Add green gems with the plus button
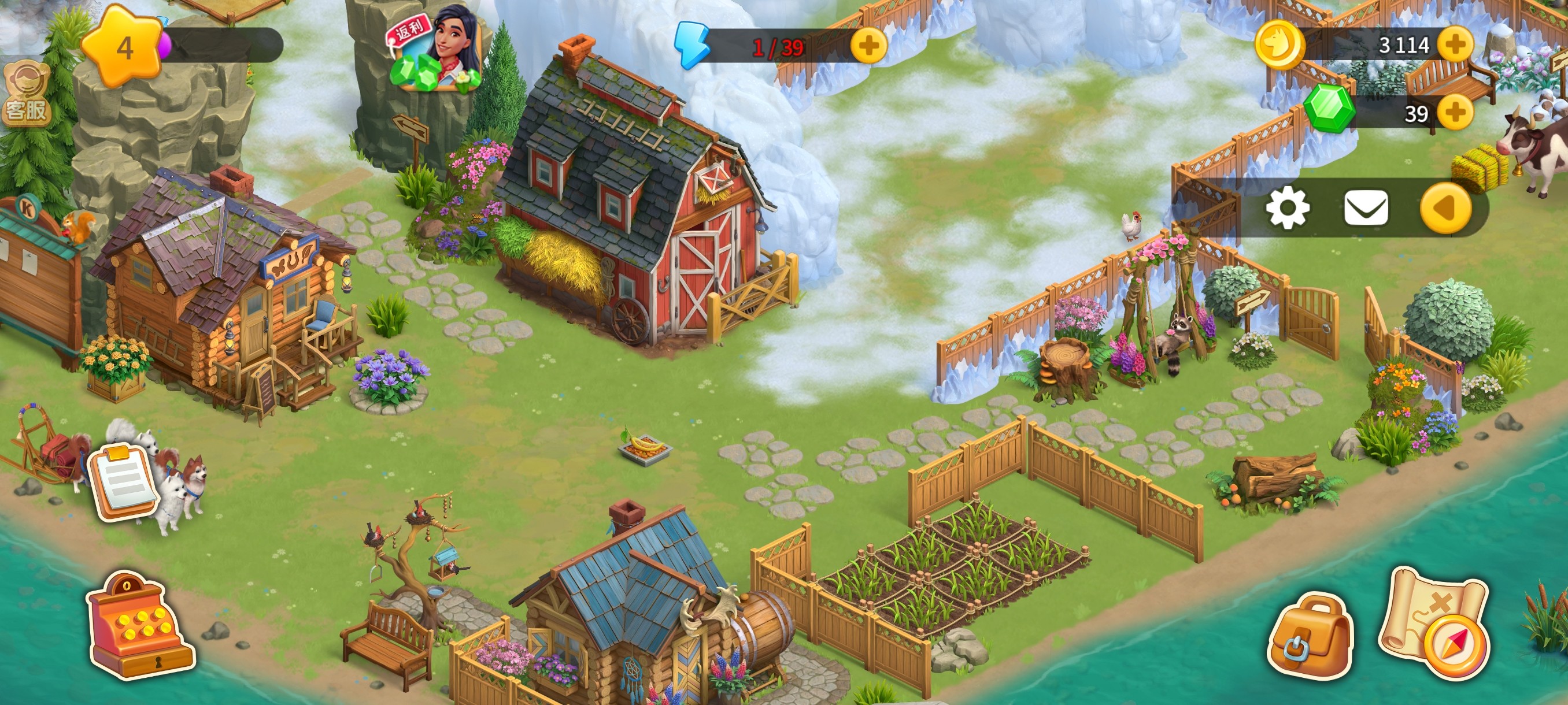 coord(1455,113)
